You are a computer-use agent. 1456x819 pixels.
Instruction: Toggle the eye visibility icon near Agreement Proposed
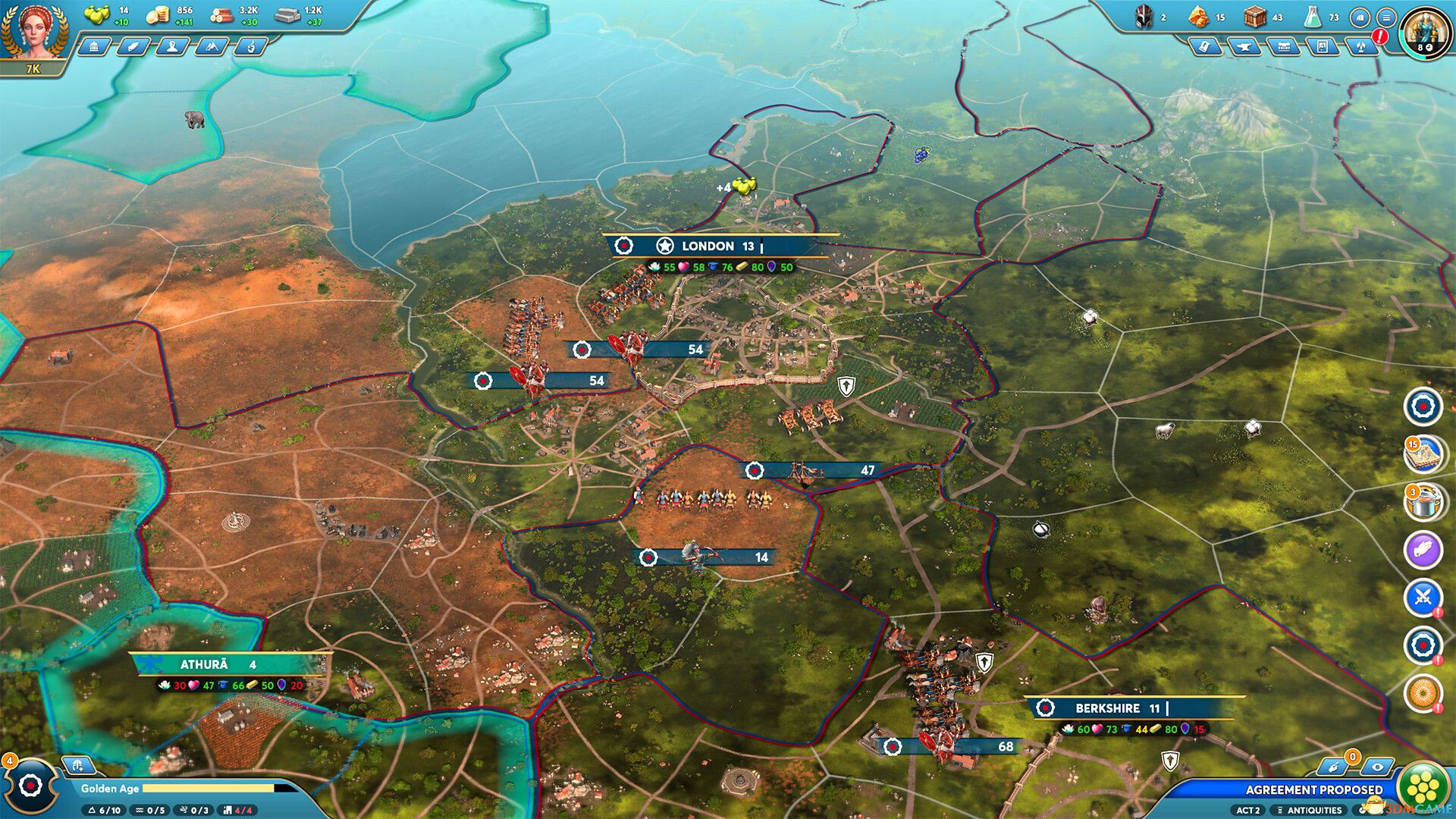(1376, 767)
